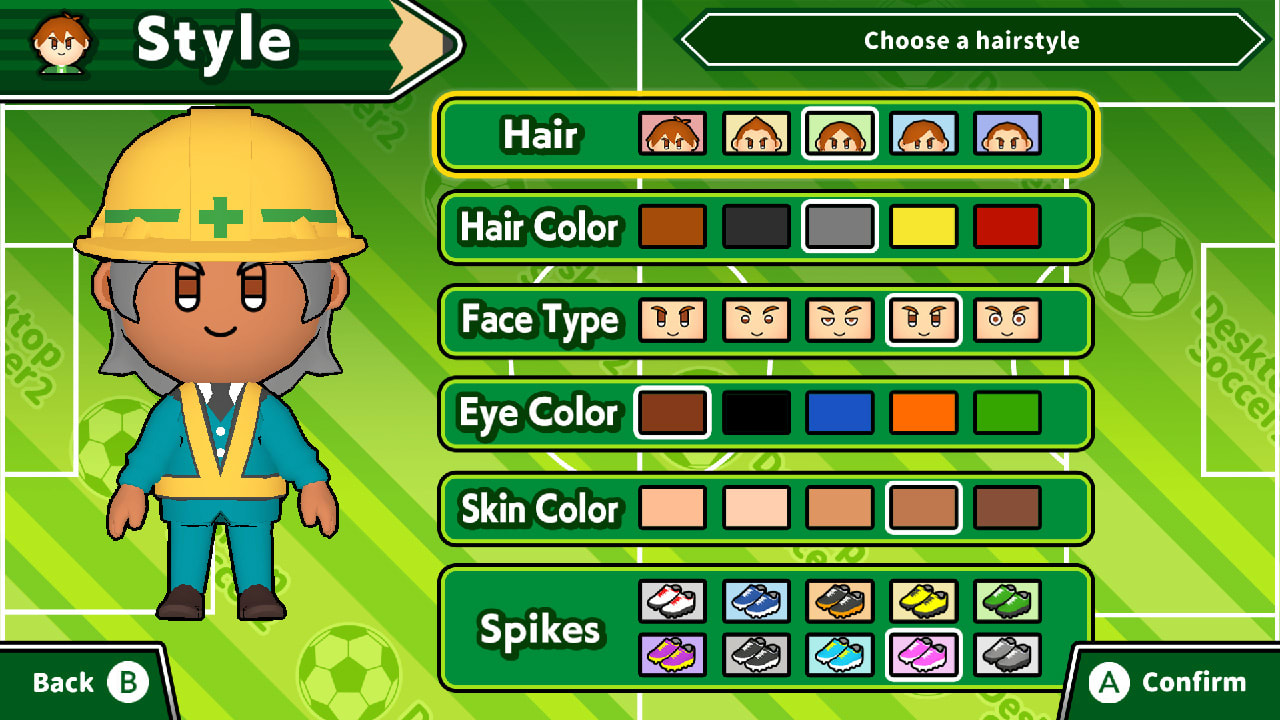Pick the first droopy-eyed face type

coord(672,320)
